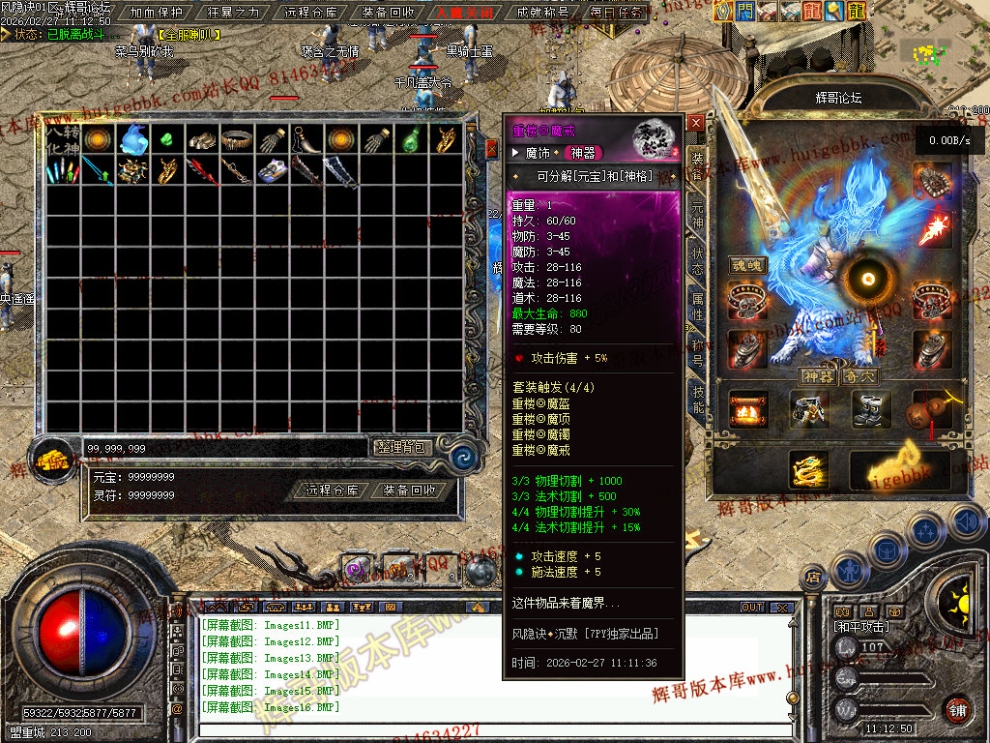Open the 加血保护 menu button
The height and width of the screenshot is (743, 990).
pyautogui.click(x=156, y=12)
